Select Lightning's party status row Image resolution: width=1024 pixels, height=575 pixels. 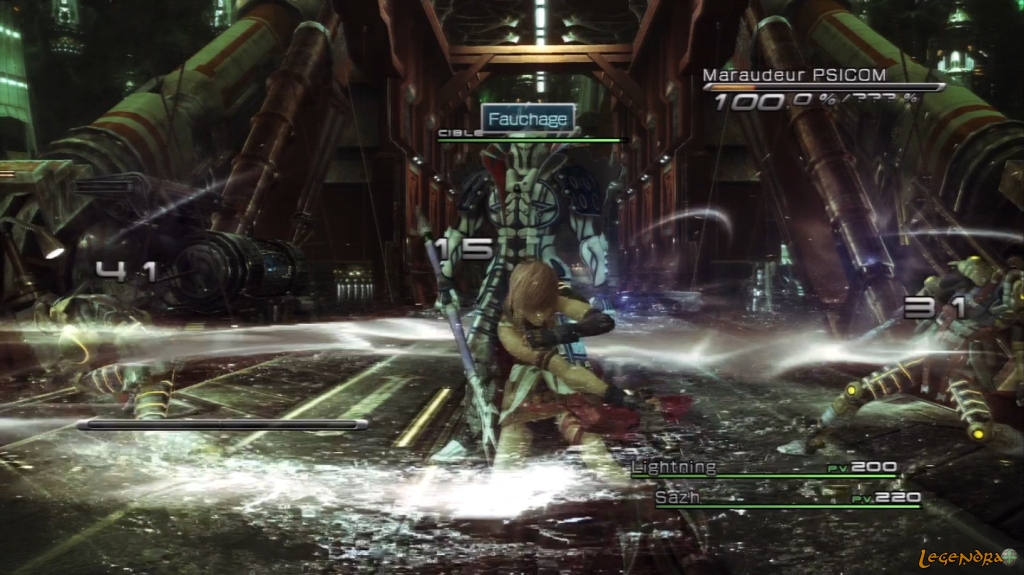click(764, 468)
